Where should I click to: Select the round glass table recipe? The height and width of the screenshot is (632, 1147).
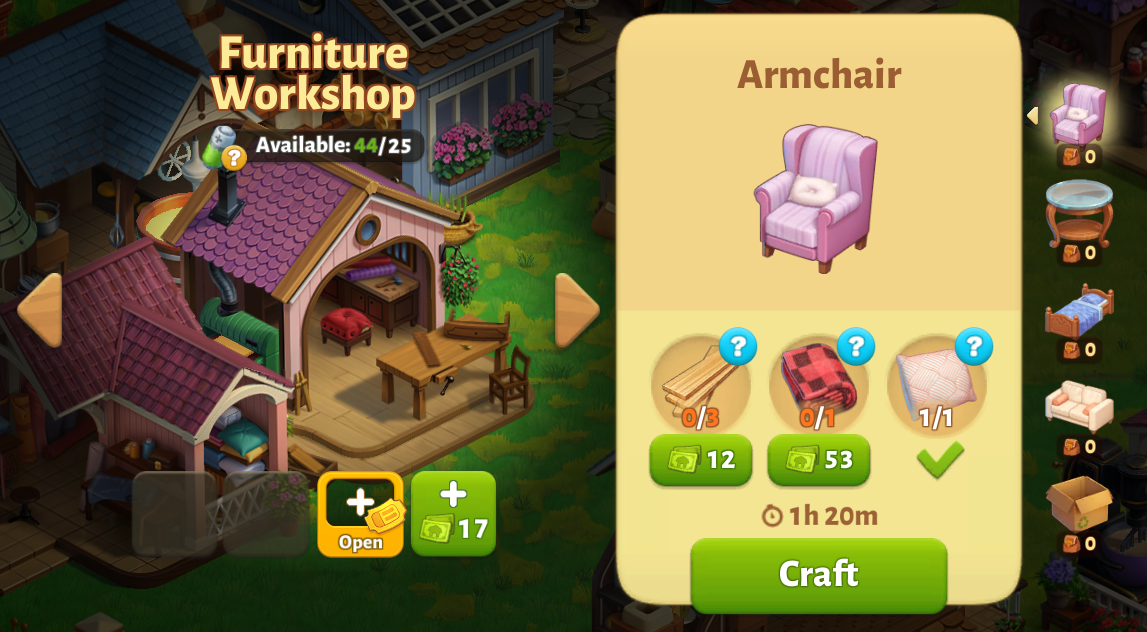(1078, 212)
